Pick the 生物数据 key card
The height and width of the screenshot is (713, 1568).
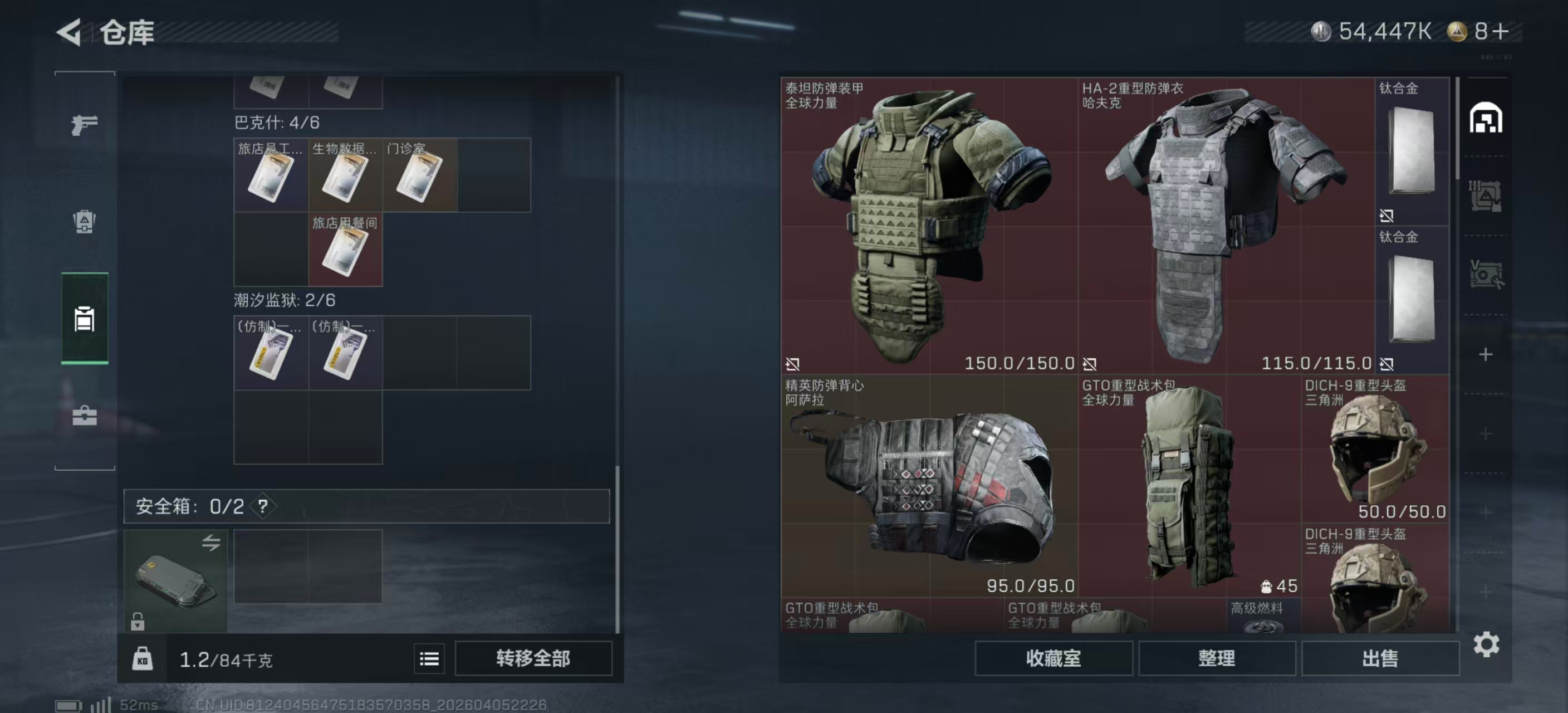pyautogui.click(x=345, y=175)
